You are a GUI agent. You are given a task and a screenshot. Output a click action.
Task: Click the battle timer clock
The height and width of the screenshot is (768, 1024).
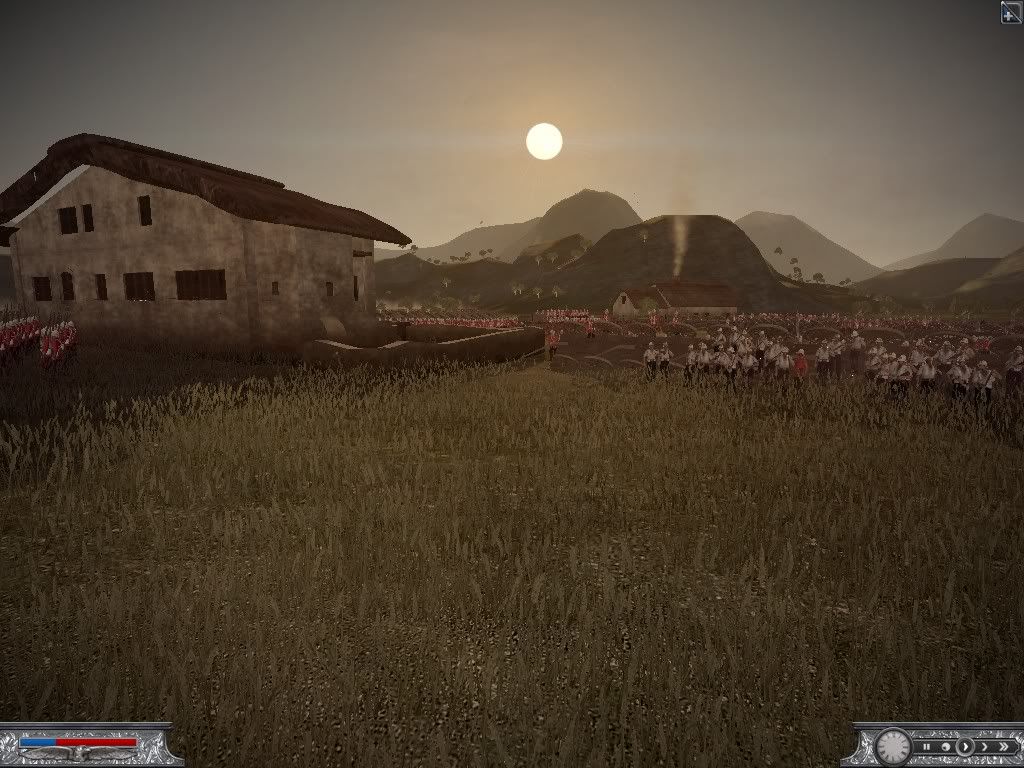(893, 747)
